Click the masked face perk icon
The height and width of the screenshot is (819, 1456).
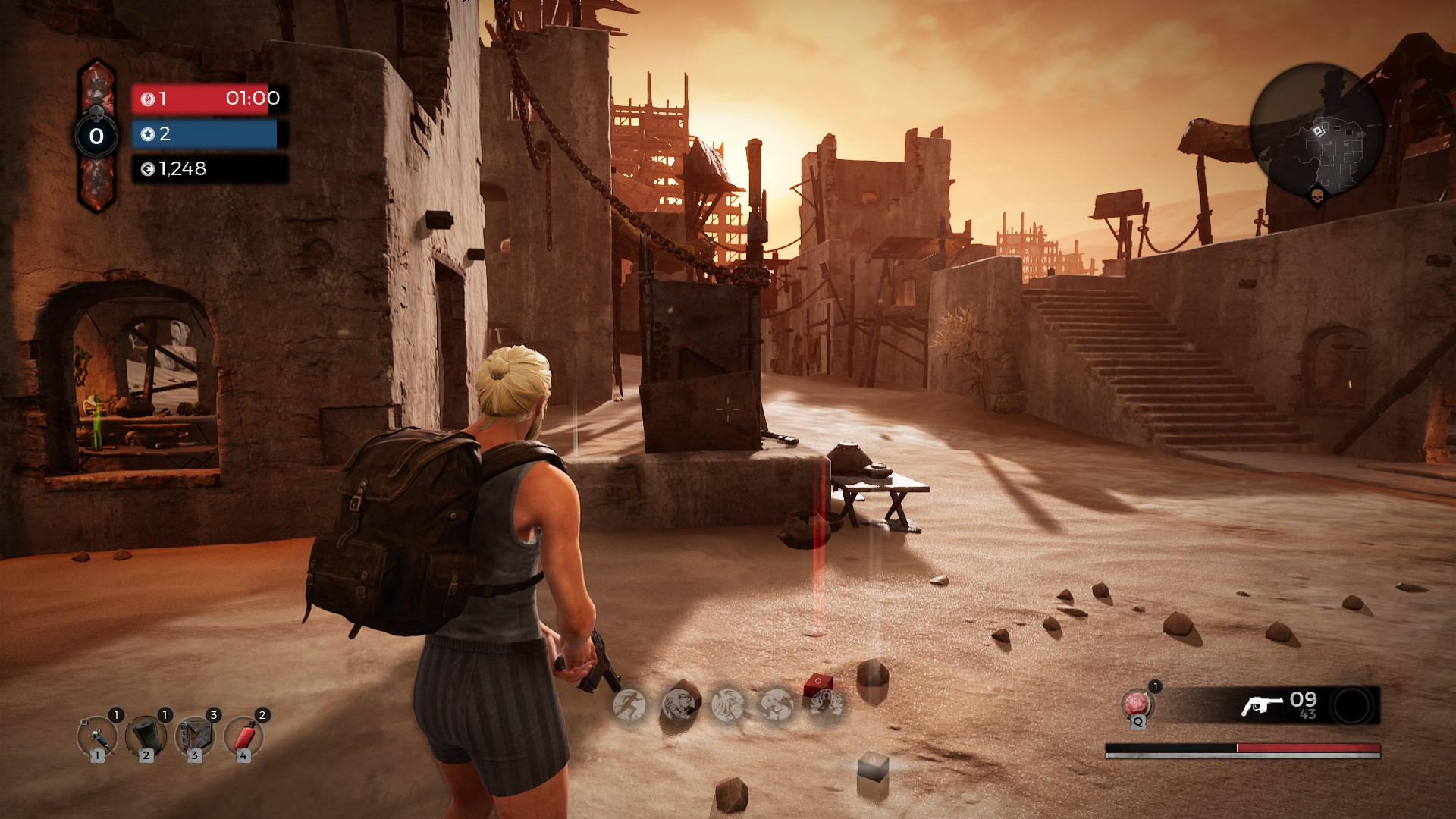[679, 705]
